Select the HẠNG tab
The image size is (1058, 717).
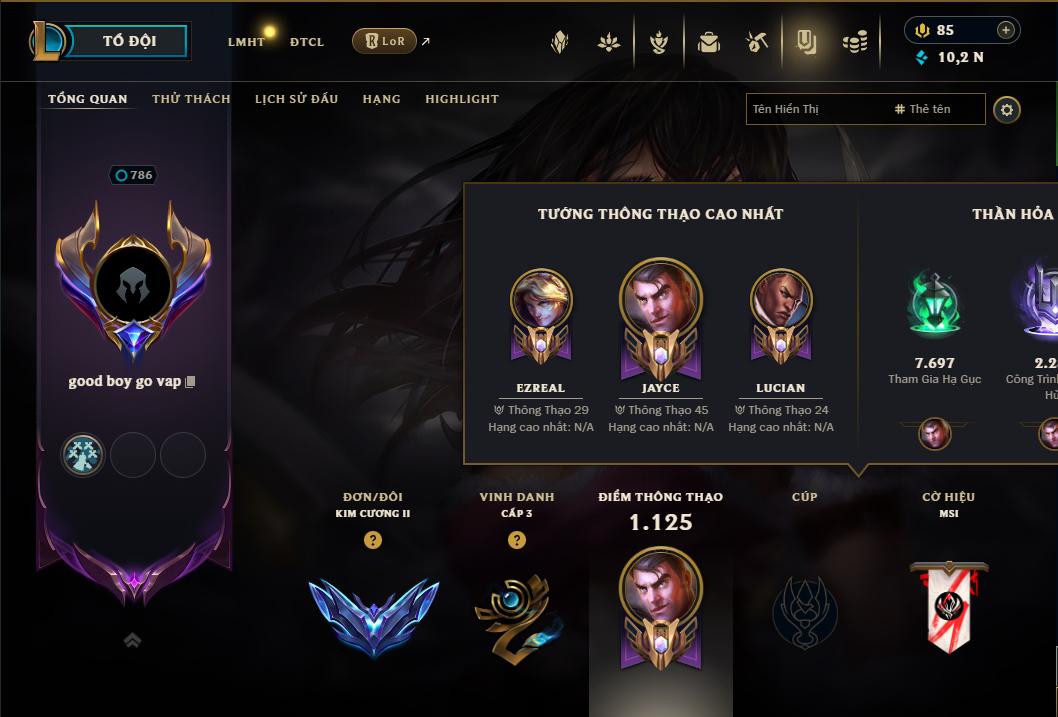(x=381, y=99)
